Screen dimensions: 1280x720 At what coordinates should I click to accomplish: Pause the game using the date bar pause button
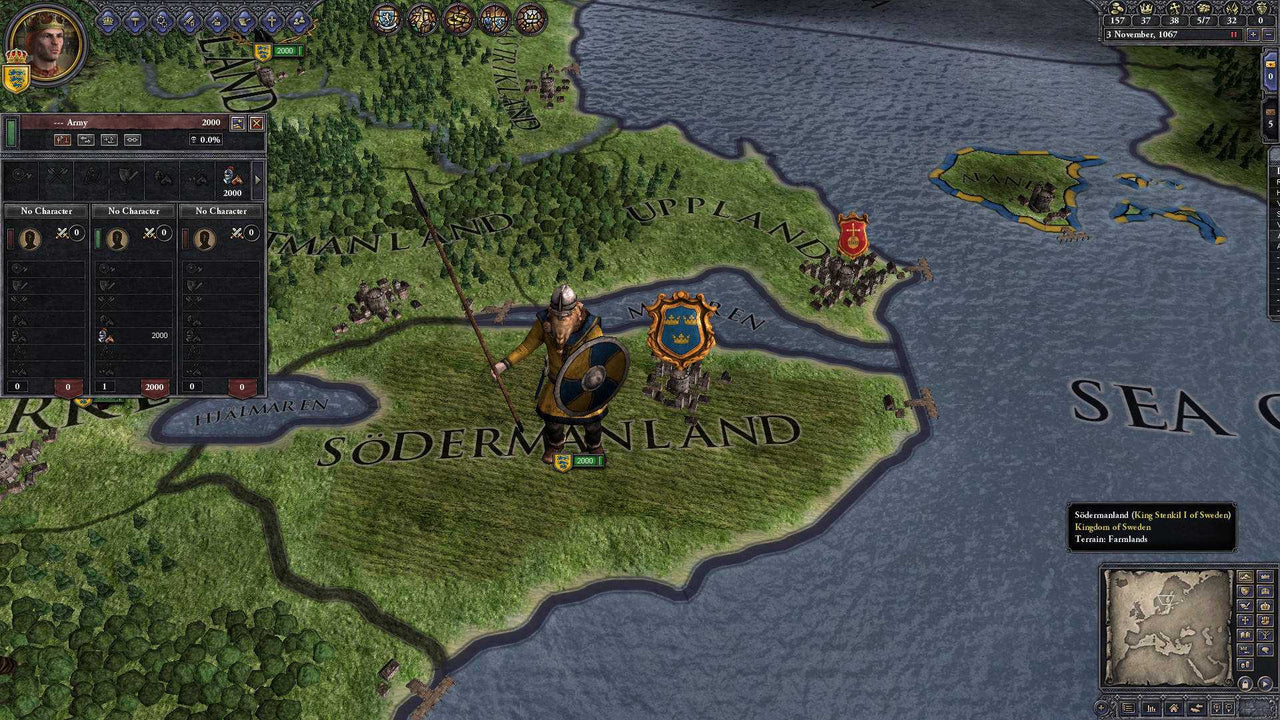coord(1234,33)
